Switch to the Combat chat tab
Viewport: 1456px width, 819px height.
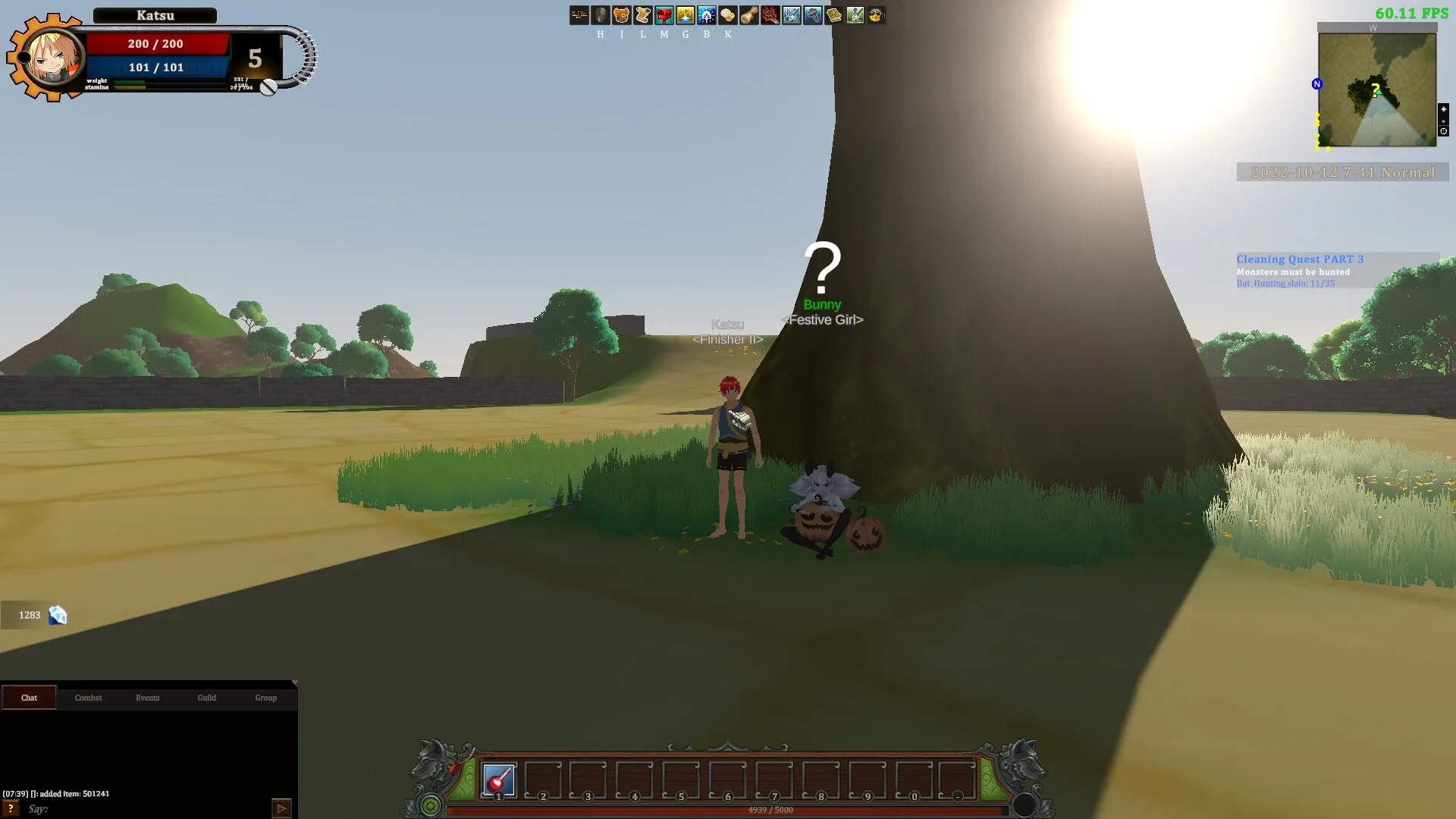(x=88, y=697)
